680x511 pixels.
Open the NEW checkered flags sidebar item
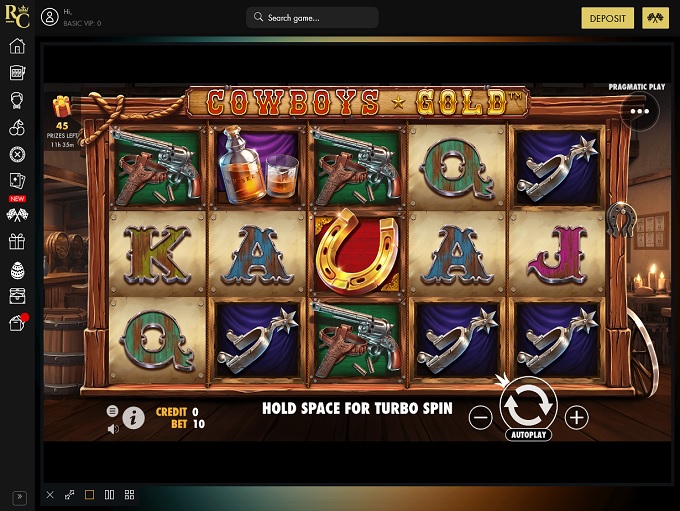[x=17, y=213]
